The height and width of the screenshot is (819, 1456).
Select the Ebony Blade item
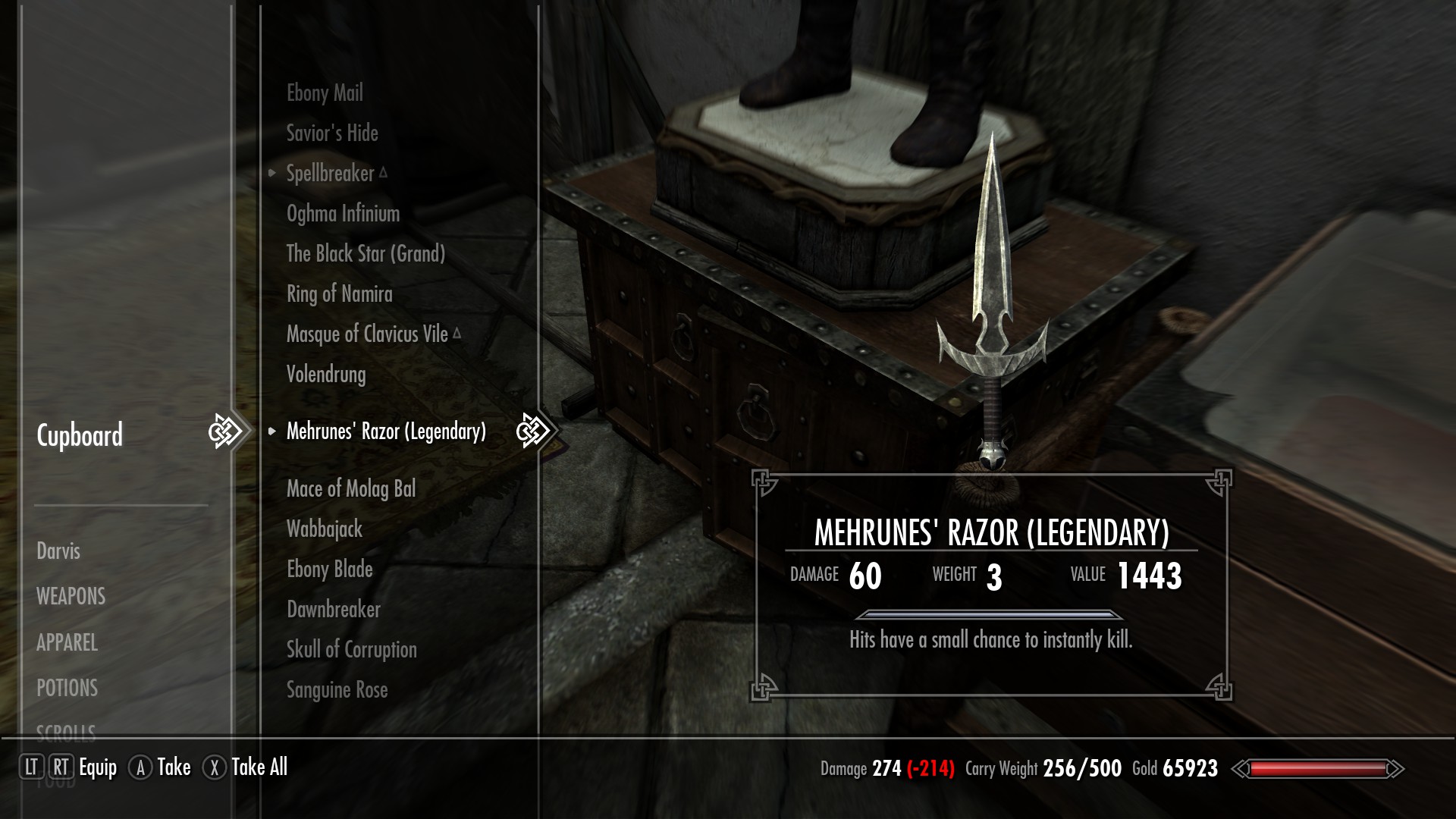tap(329, 570)
